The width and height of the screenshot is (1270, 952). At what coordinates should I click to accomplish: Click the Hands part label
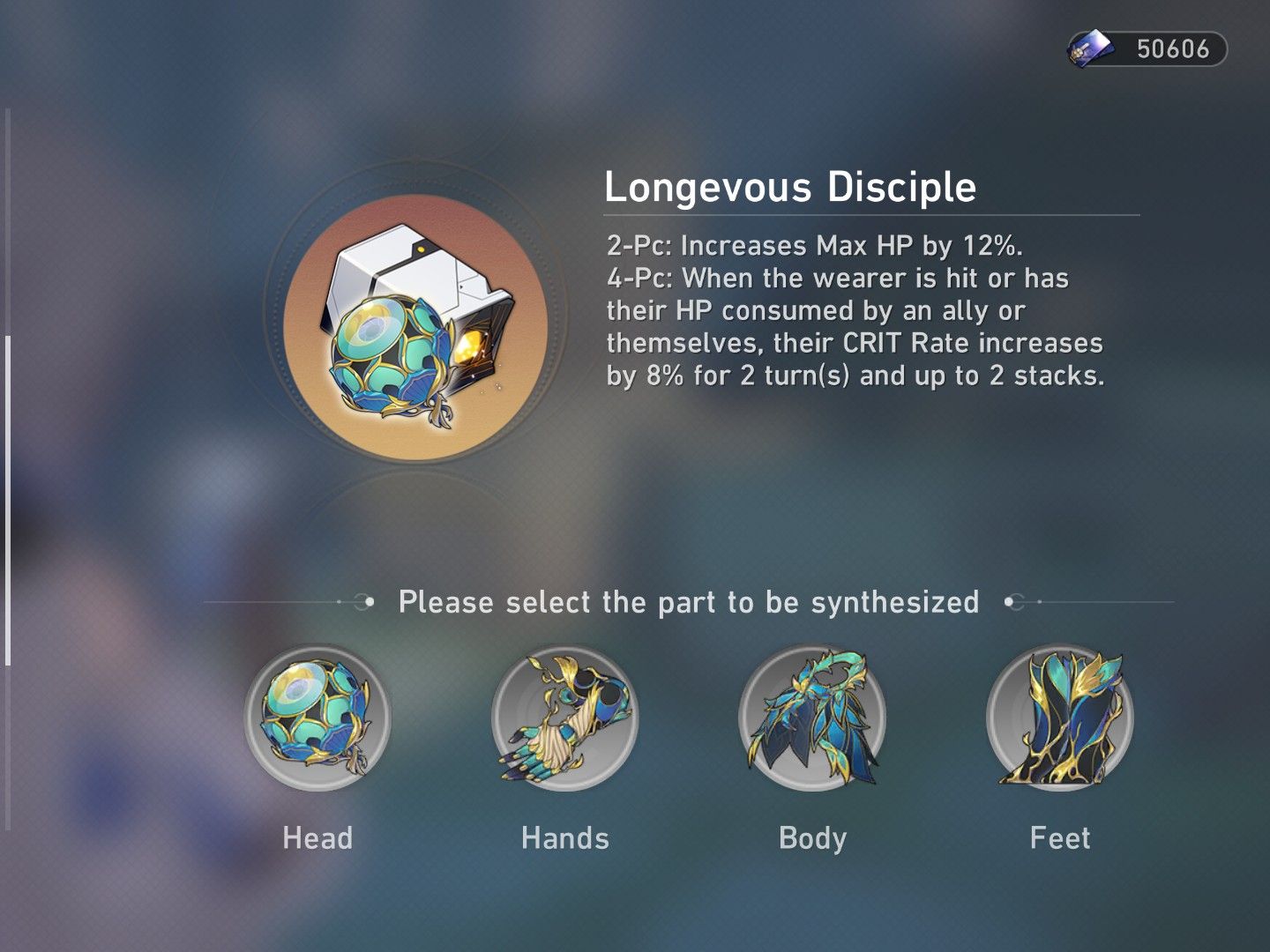pyautogui.click(x=564, y=838)
